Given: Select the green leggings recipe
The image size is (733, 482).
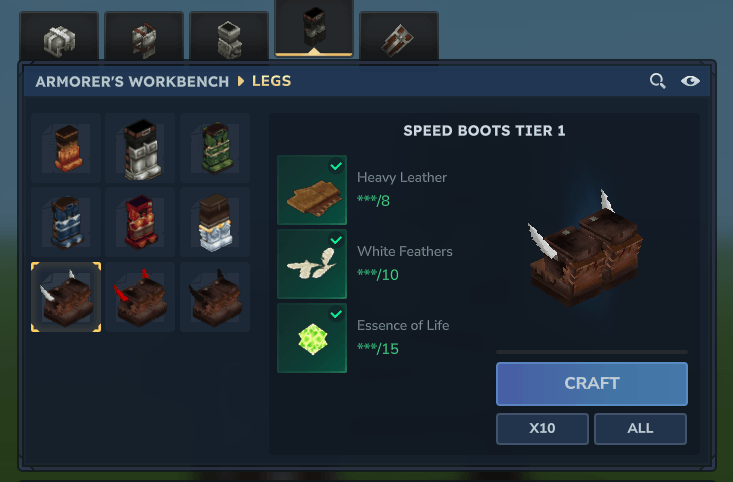Looking at the screenshot, I should click(214, 148).
